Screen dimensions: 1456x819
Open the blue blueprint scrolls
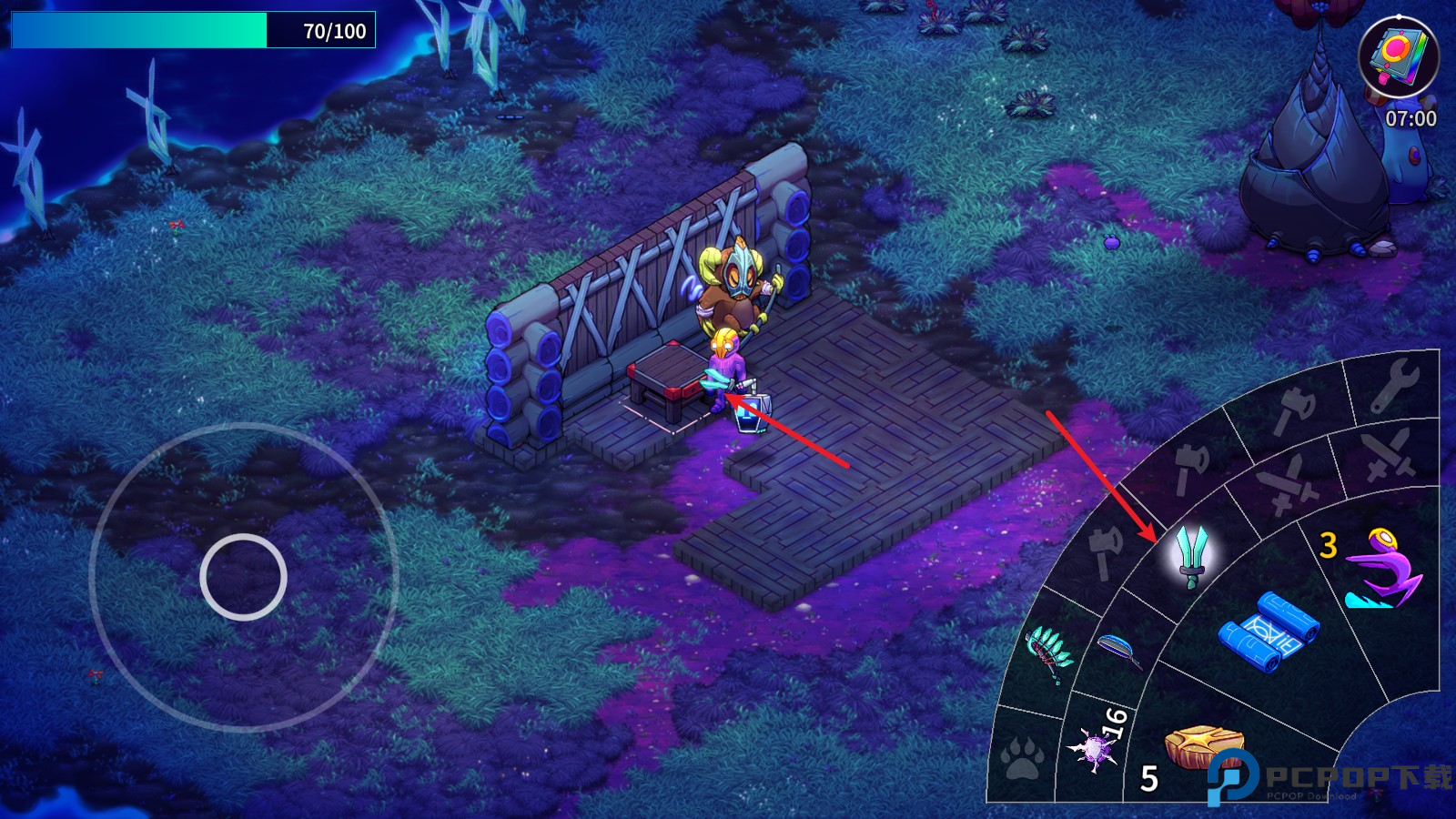point(1269,631)
